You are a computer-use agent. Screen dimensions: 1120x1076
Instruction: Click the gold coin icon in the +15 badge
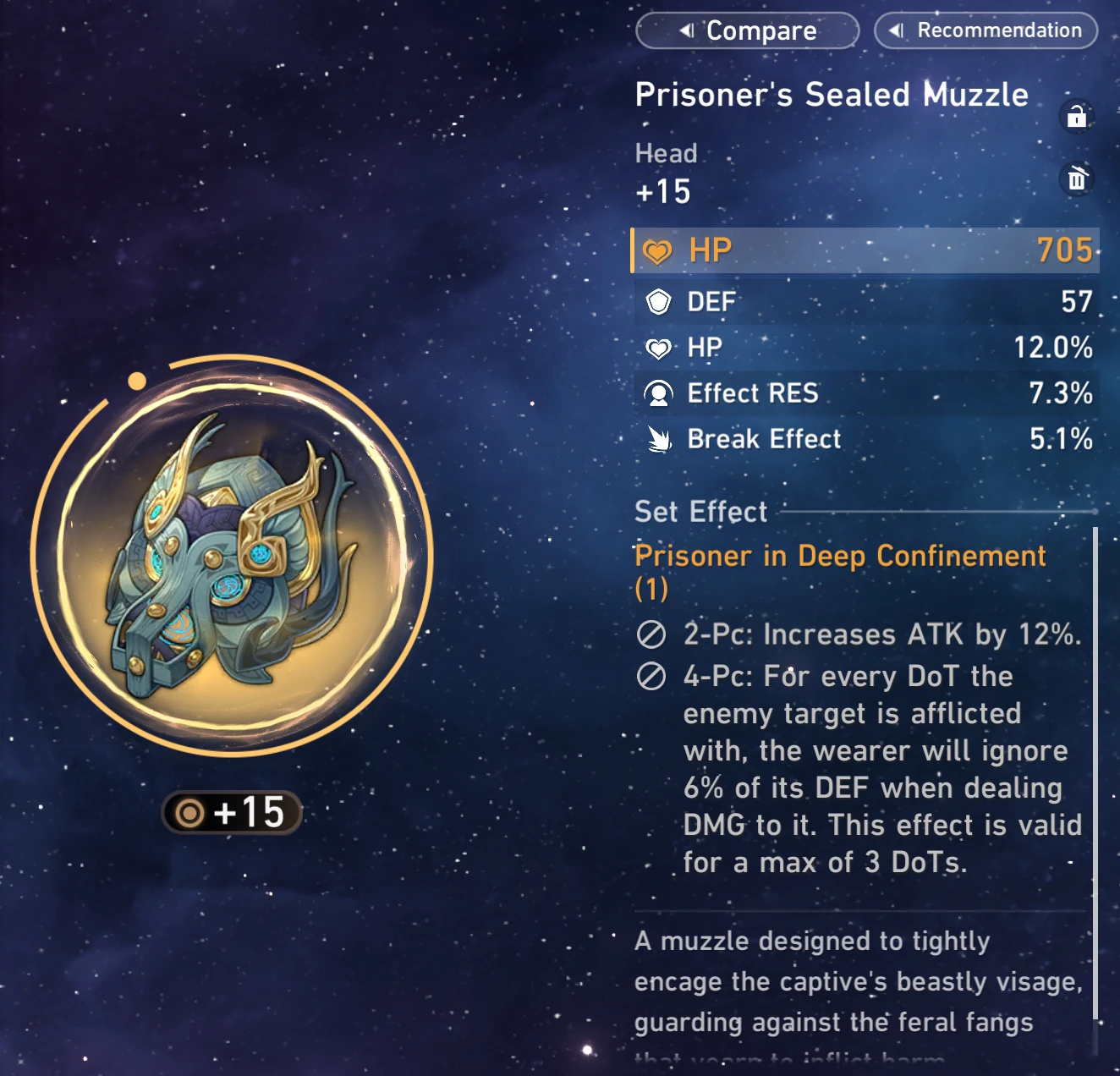click(190, 811)
